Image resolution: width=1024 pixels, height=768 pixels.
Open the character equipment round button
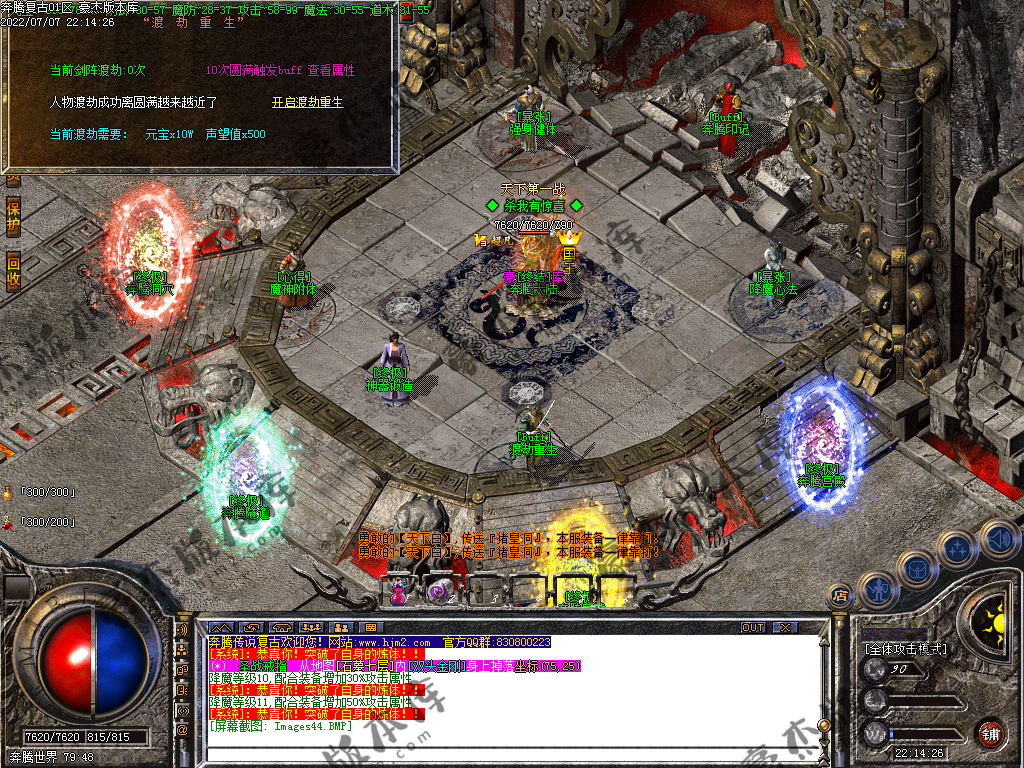(877, 589)
